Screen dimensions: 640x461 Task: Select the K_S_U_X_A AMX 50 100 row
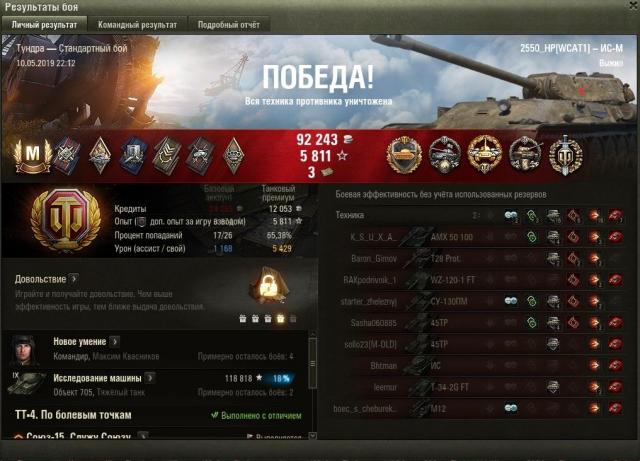480,236
